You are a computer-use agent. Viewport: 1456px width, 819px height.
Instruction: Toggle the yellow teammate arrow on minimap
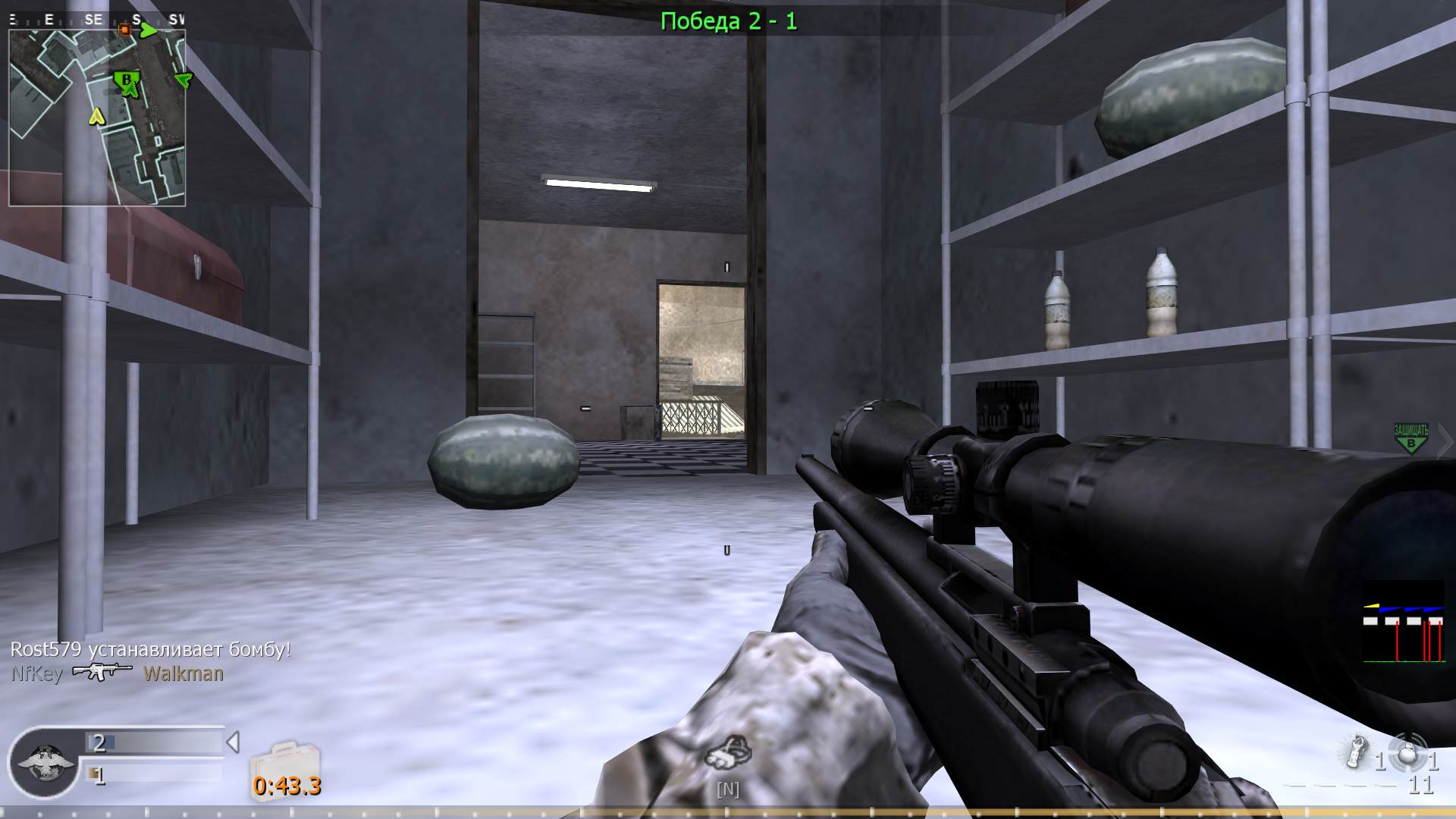tap(96, 118)
